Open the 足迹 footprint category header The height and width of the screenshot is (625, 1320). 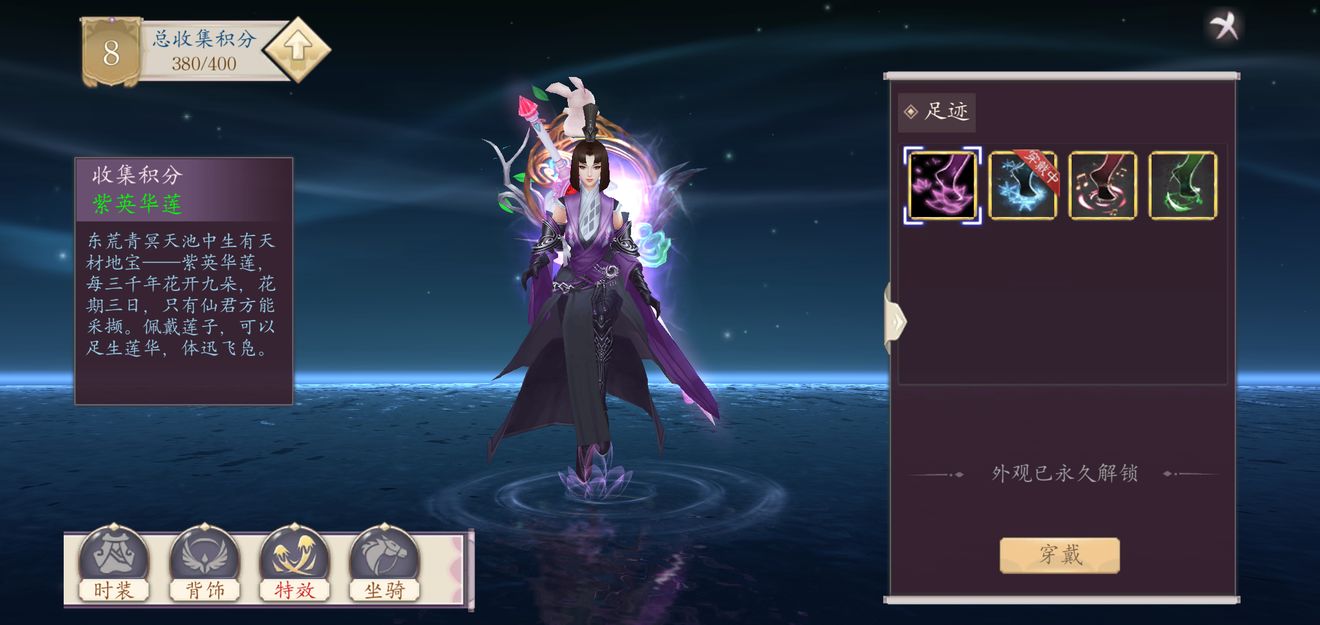937,112
